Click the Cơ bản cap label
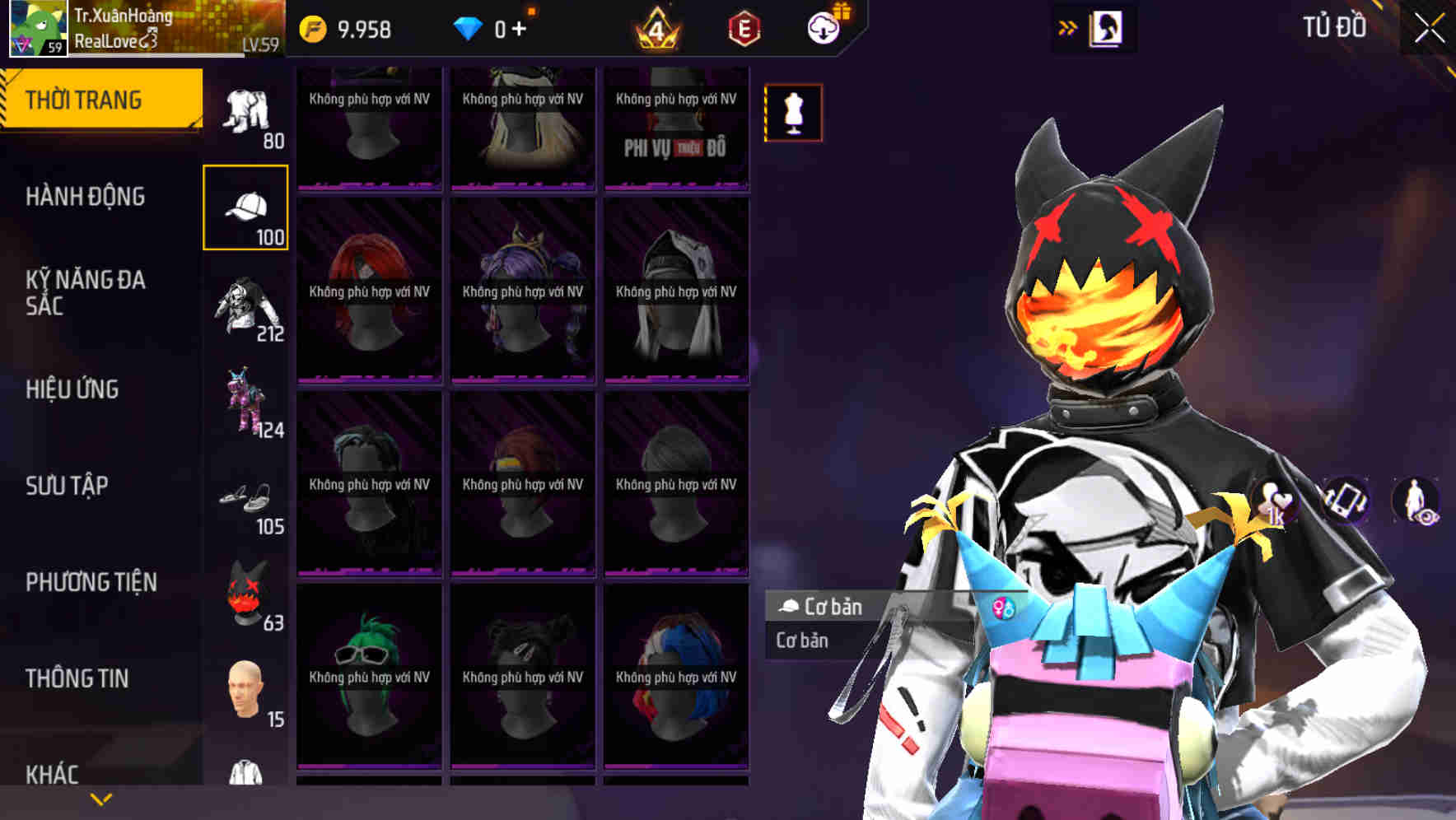The height and width of the screenshot is (820, 1456). 824,608
